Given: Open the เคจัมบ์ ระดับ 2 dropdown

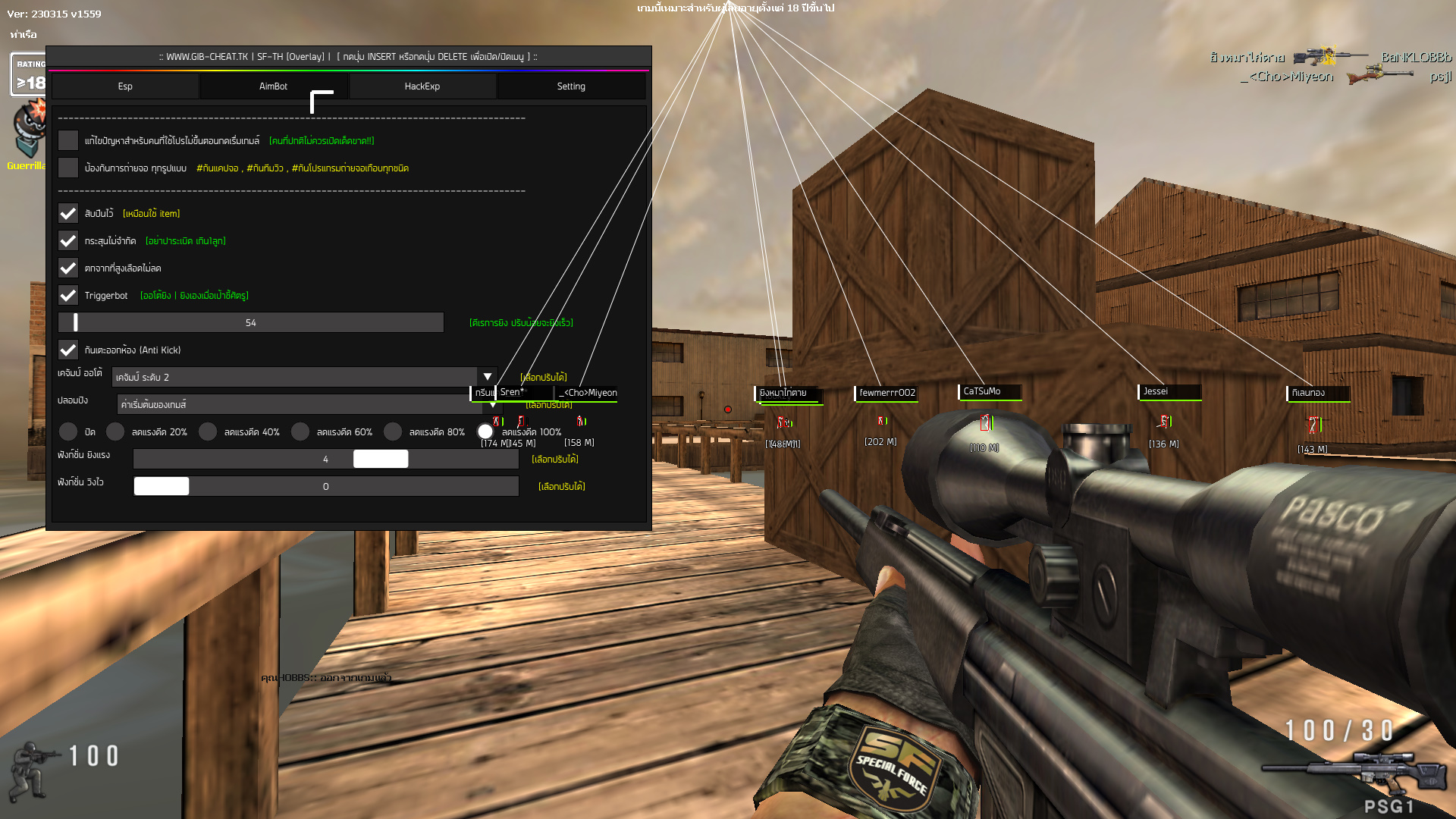Looking at the screenshot, I should click(488, 376).
